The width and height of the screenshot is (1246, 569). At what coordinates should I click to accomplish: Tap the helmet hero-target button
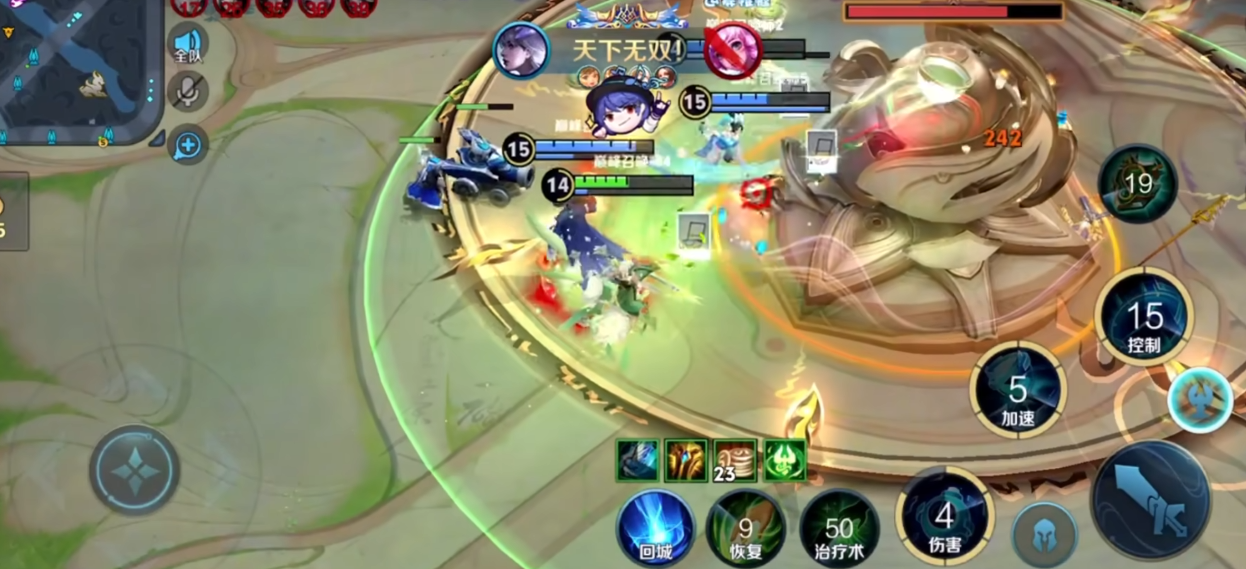[x=1045, y=534]
